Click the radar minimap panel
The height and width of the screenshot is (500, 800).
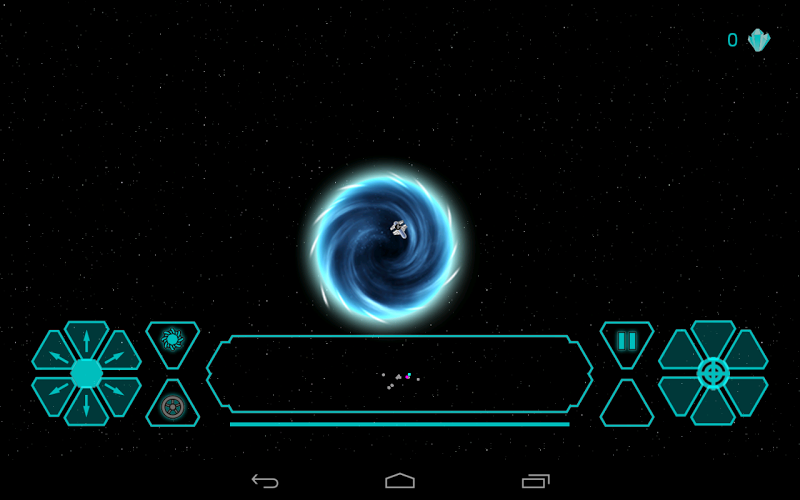click(x=400, y=374)
